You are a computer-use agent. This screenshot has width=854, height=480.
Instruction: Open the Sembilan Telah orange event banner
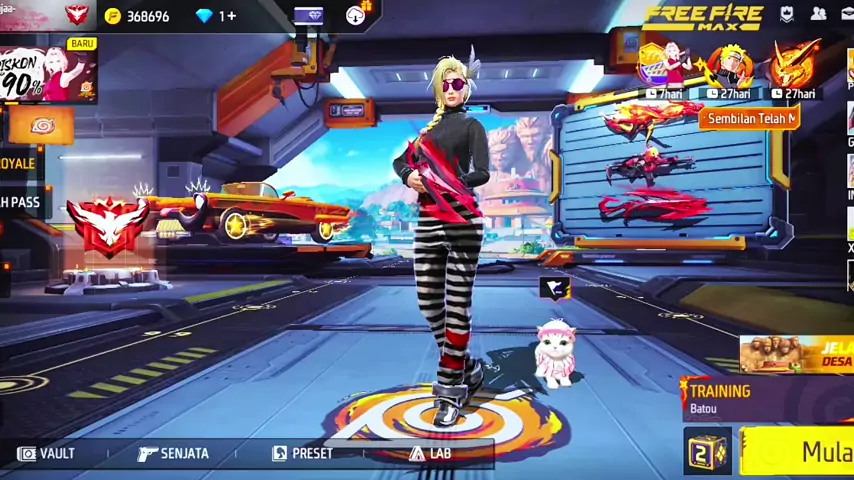point(750,118)
